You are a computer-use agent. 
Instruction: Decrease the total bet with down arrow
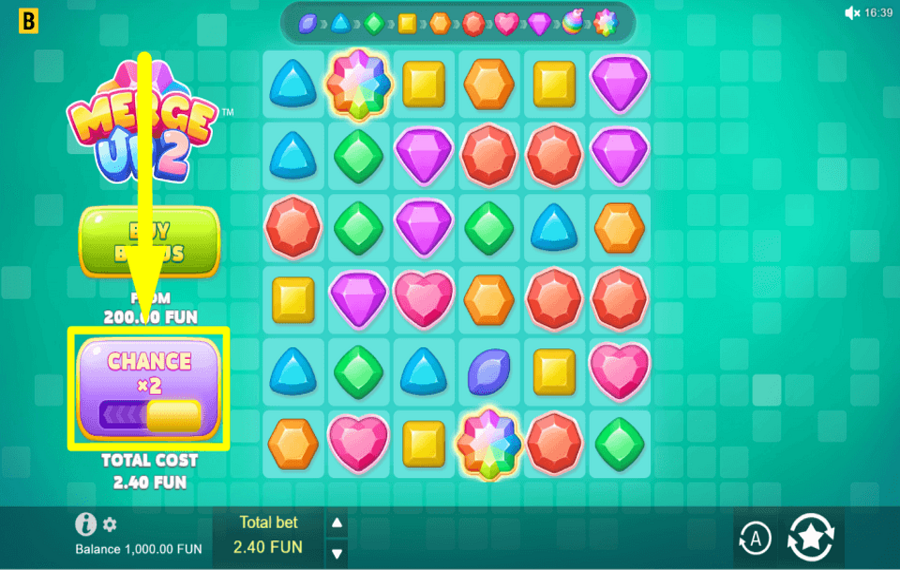(337, 552)
